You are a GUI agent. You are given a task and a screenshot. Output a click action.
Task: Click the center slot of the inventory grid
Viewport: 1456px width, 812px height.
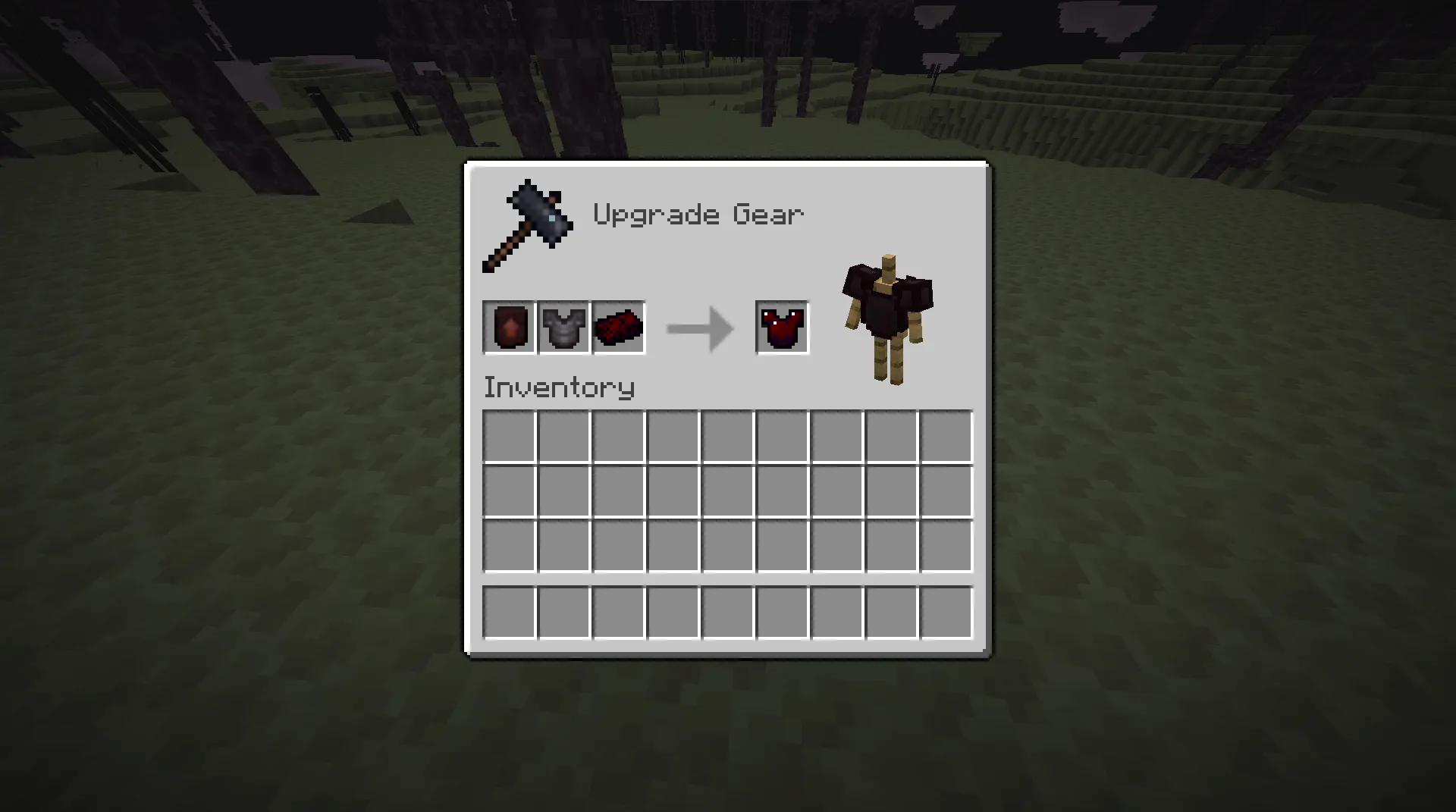(x=729, y=491)
